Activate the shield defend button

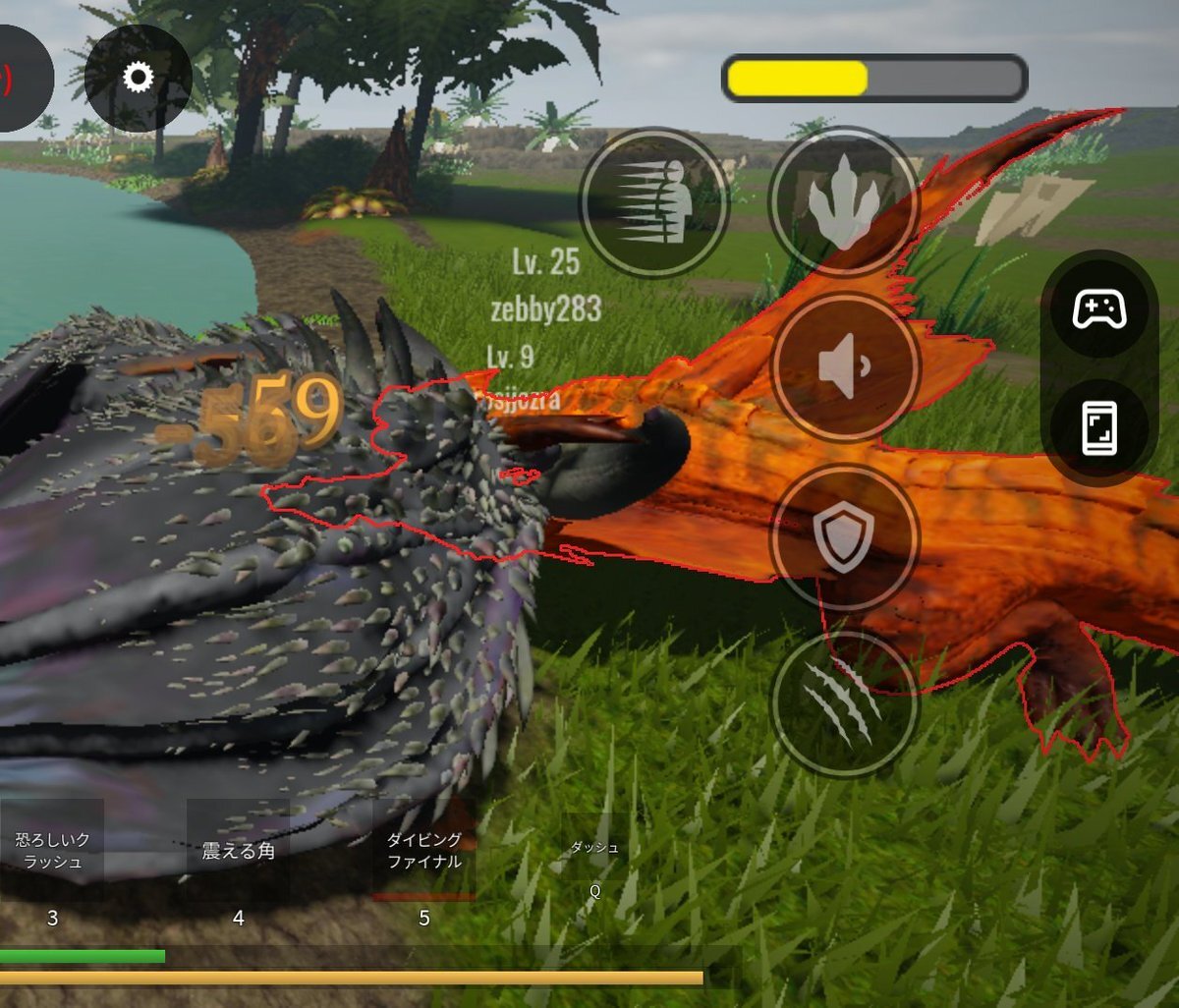844,538
